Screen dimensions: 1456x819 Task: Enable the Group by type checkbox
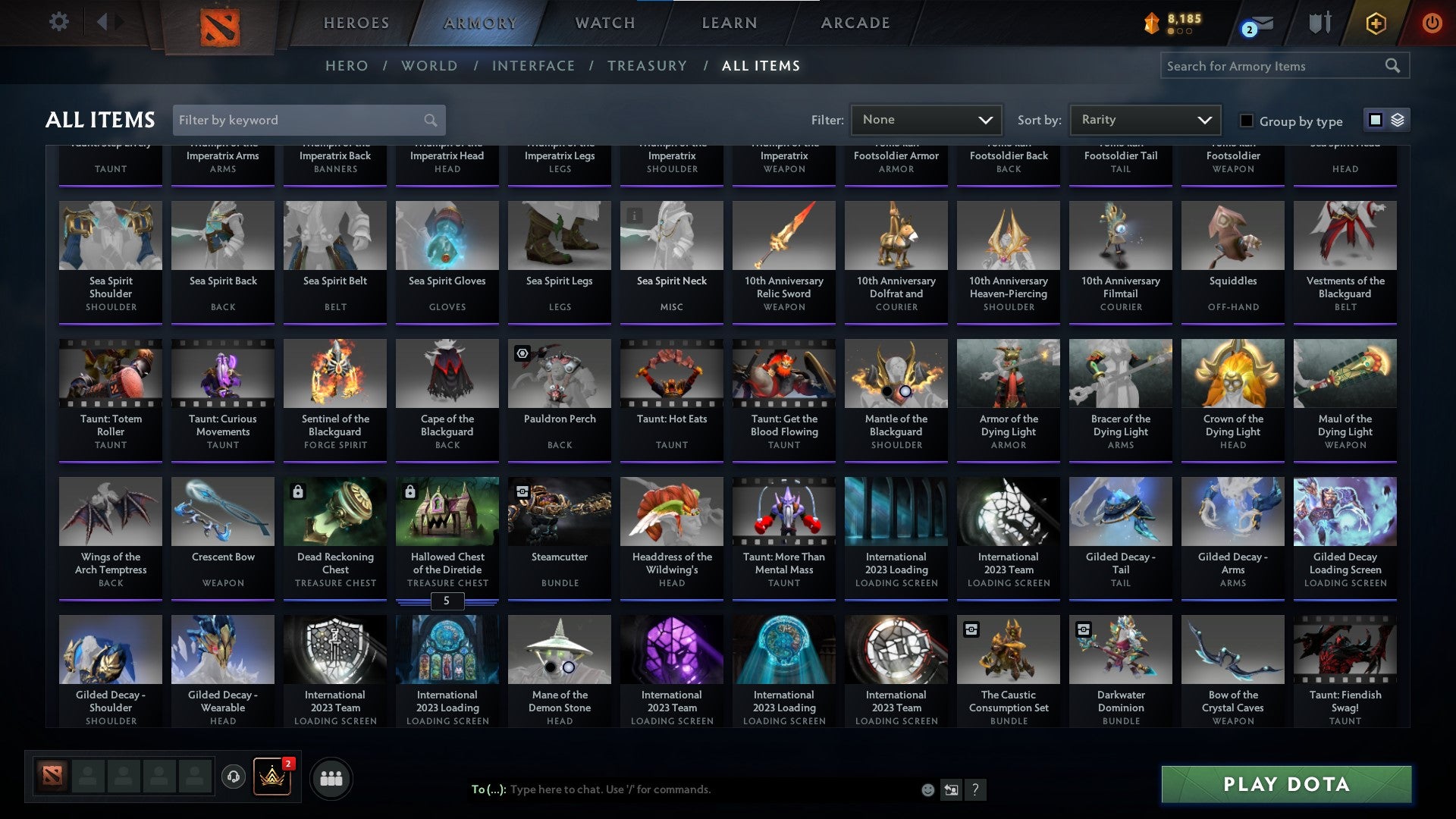tap(1246, 121)
